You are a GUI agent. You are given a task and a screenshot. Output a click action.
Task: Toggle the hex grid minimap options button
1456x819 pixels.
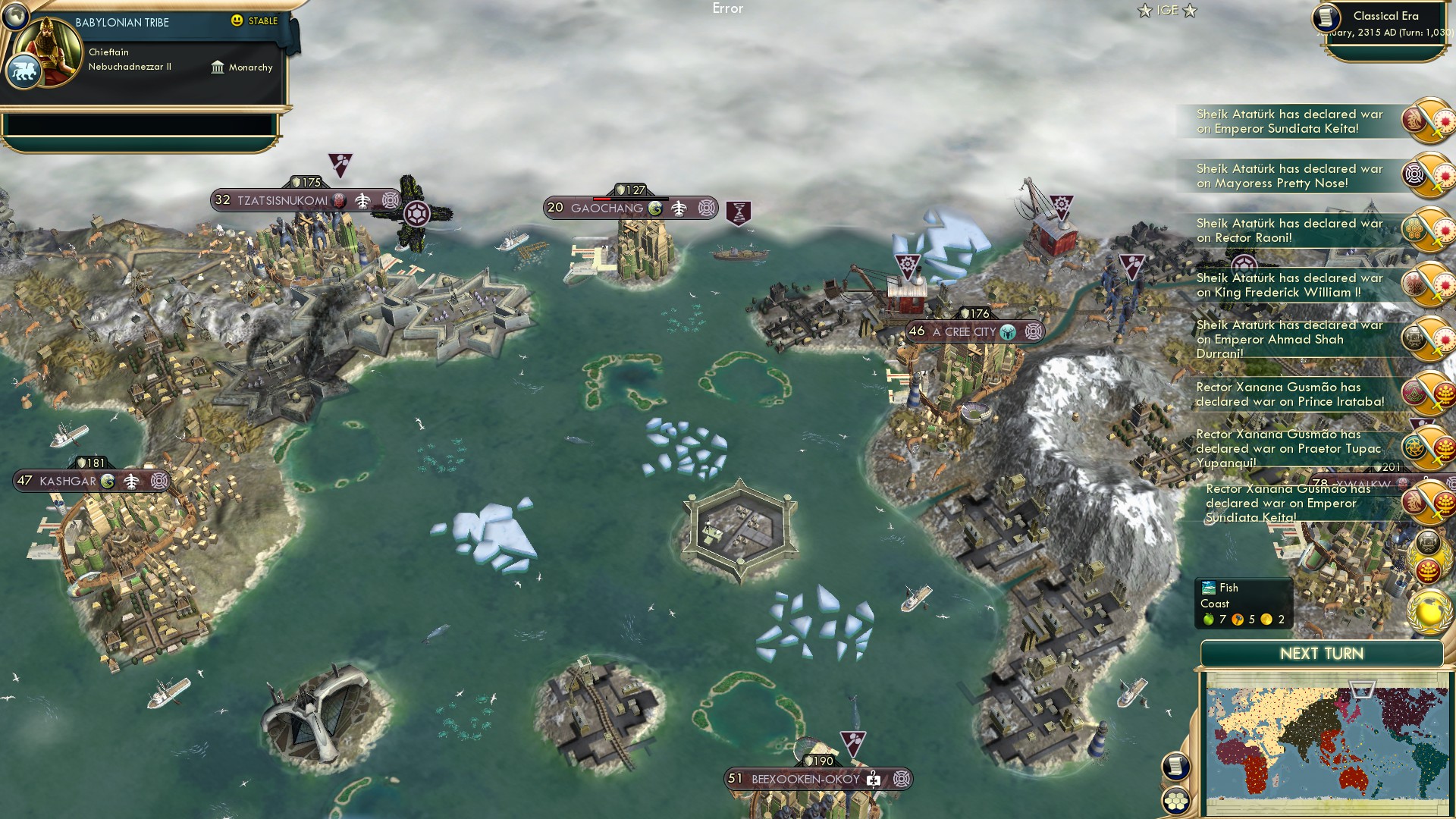[x=1175, y=801]
